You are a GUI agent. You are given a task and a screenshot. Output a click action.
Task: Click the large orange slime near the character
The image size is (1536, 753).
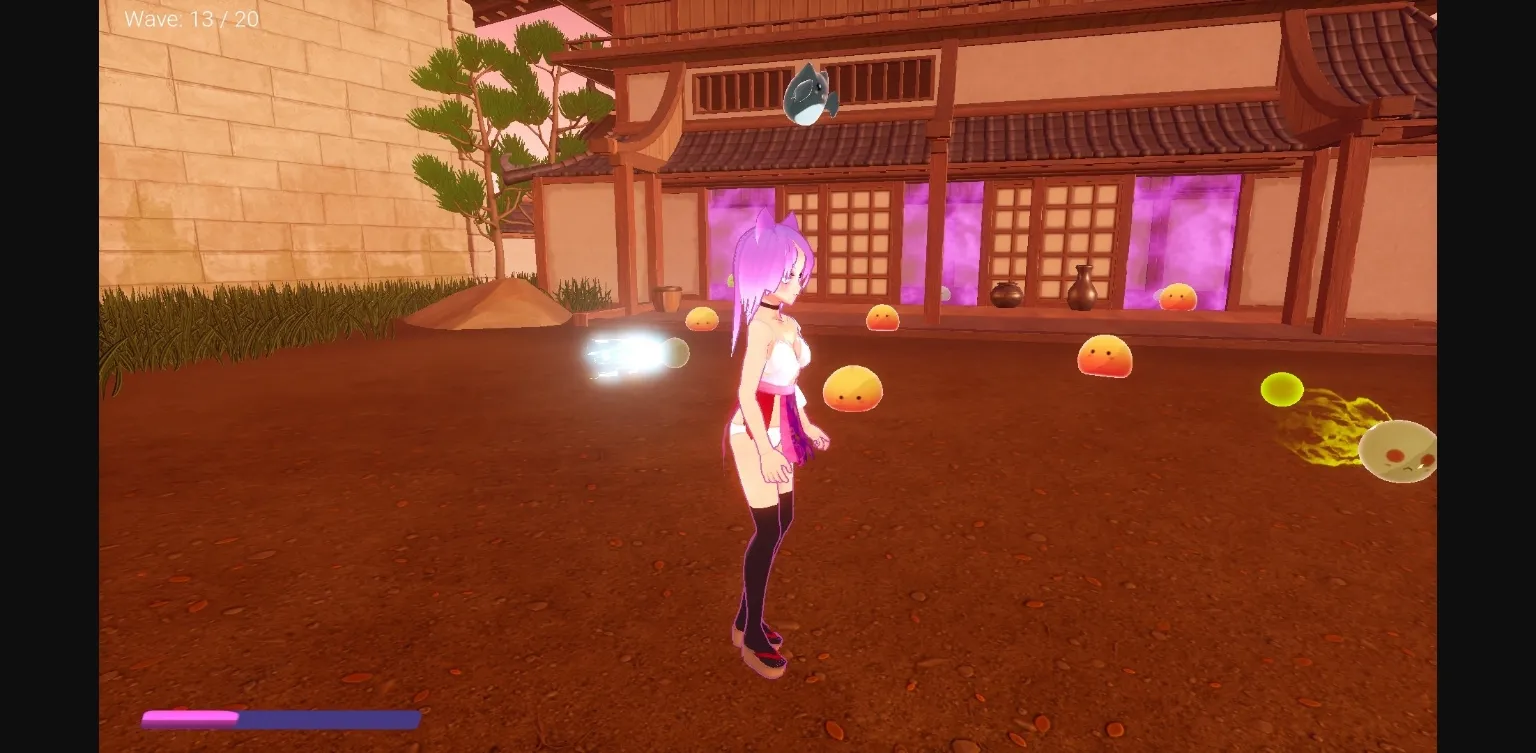851,386
